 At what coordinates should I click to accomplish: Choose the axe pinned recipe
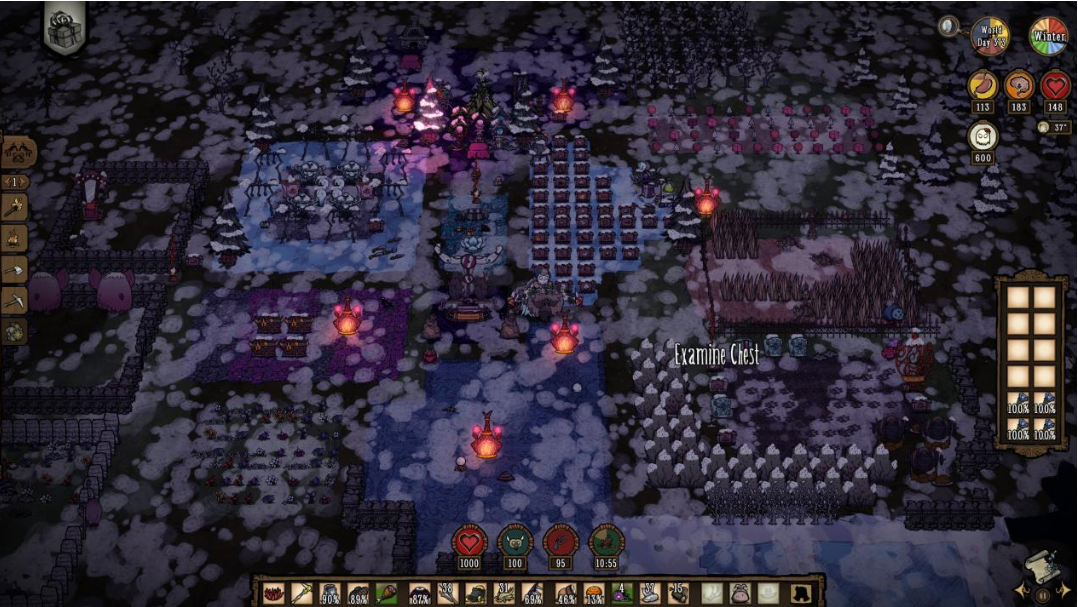pyautogui.click(x=15, y=268)
